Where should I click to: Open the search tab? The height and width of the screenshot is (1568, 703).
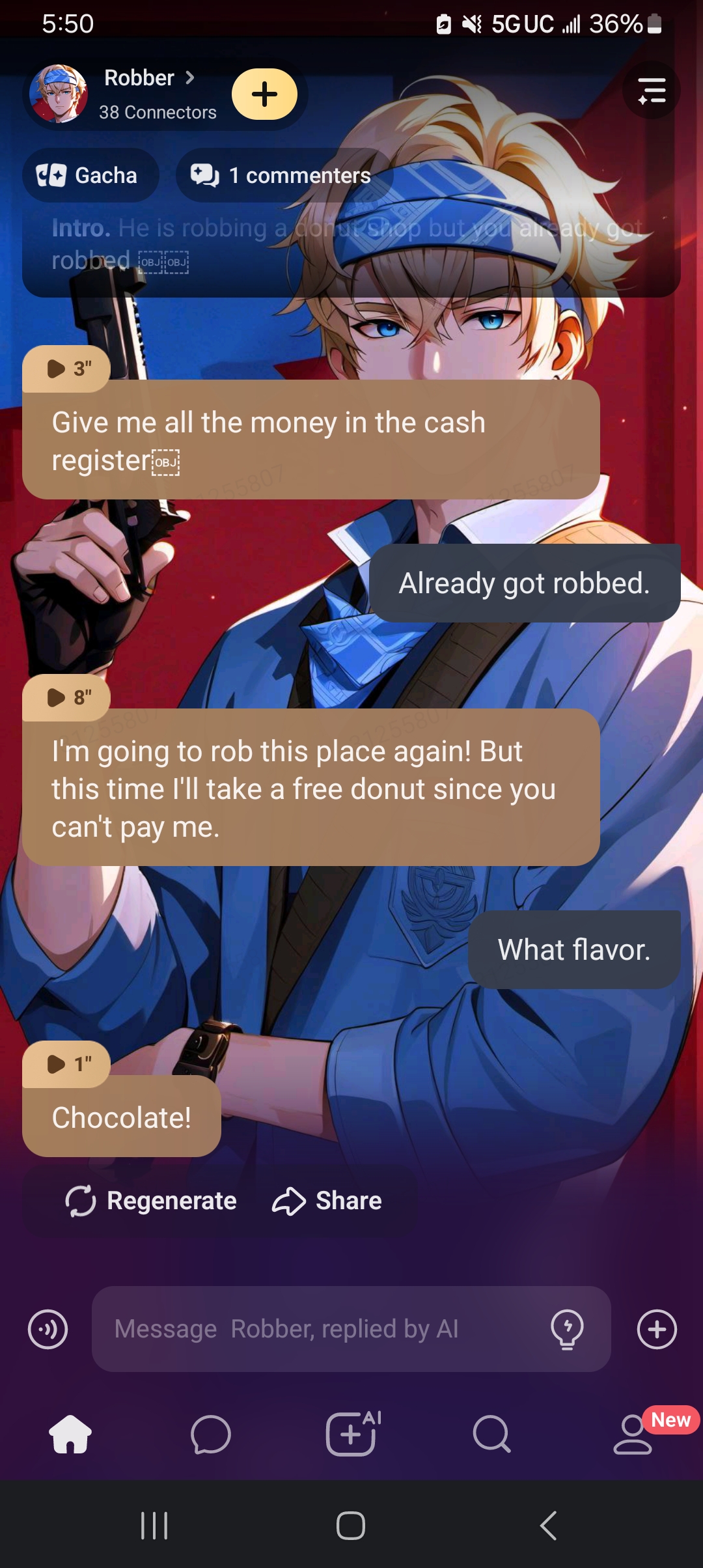point(492,1434)
